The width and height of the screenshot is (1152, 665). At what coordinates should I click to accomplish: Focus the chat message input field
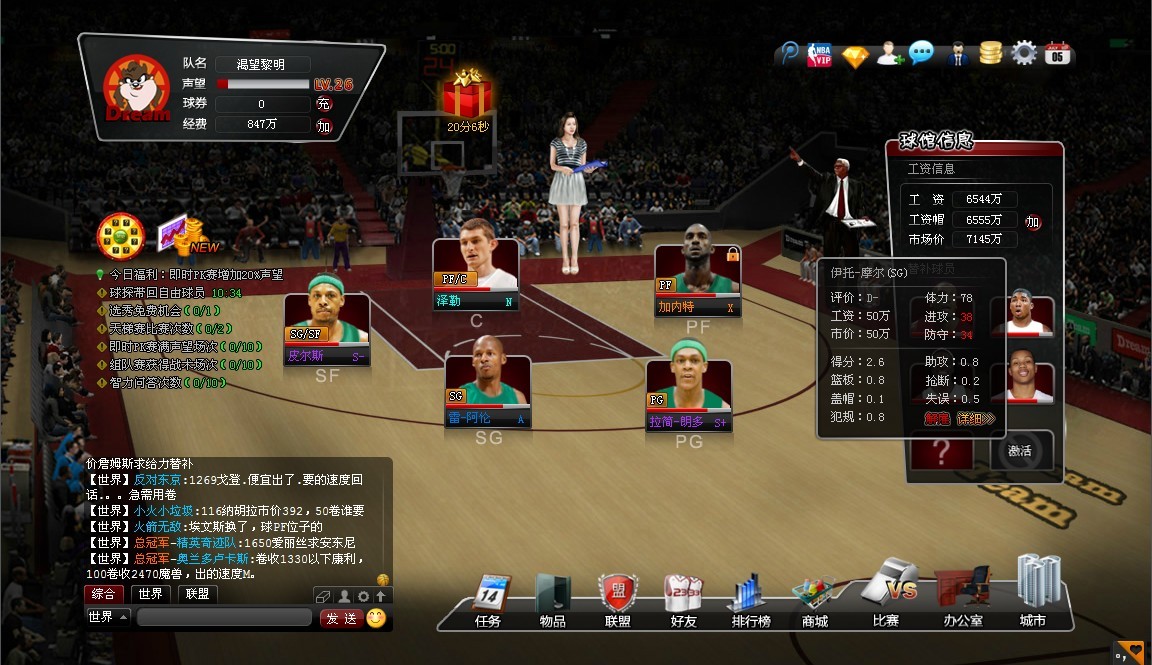[x=226, y=618]
